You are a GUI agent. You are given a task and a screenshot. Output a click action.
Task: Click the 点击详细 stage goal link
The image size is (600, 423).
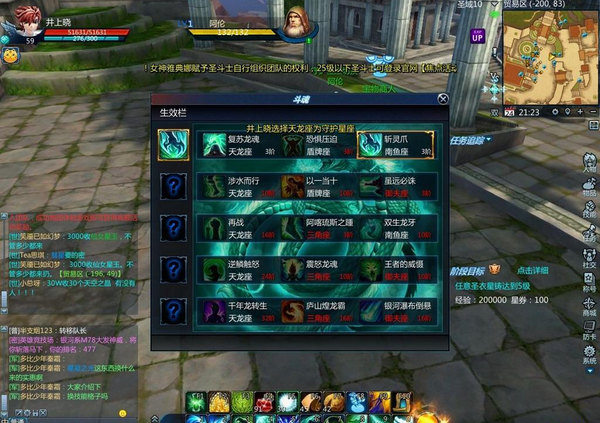pos(532,271)
